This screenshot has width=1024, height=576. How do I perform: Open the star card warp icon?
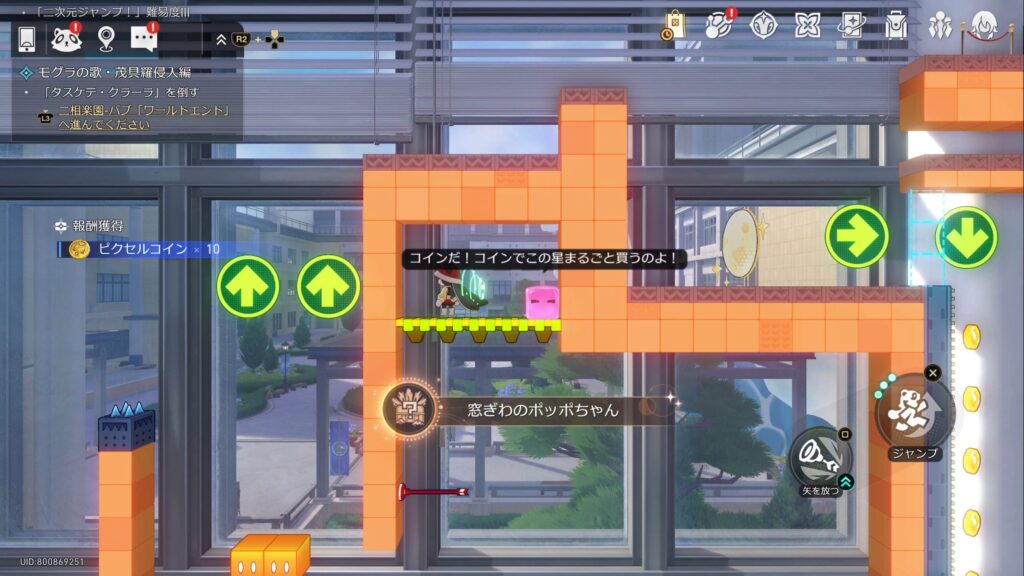click(852, 25)
